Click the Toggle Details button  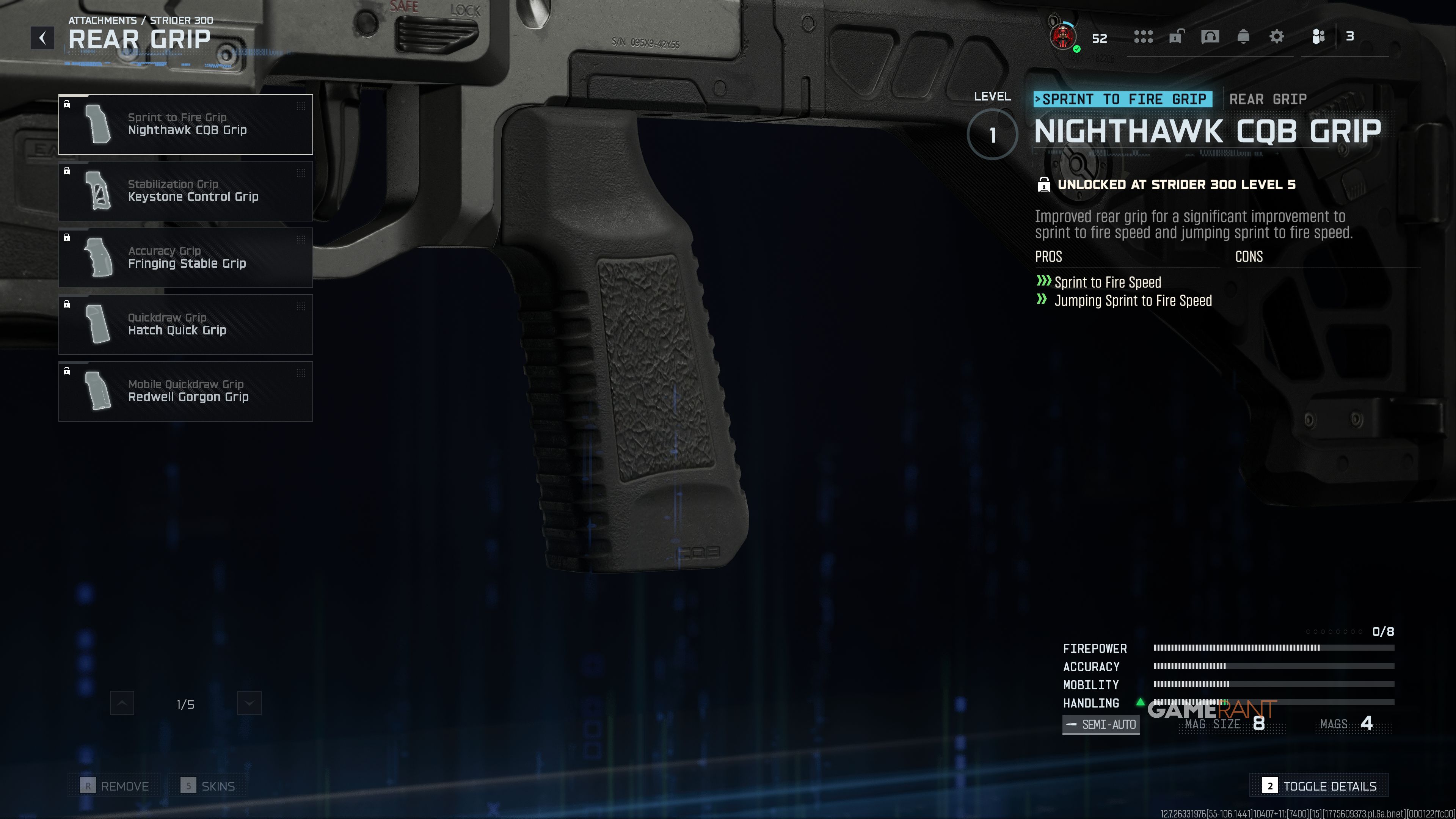[1319, 786]
